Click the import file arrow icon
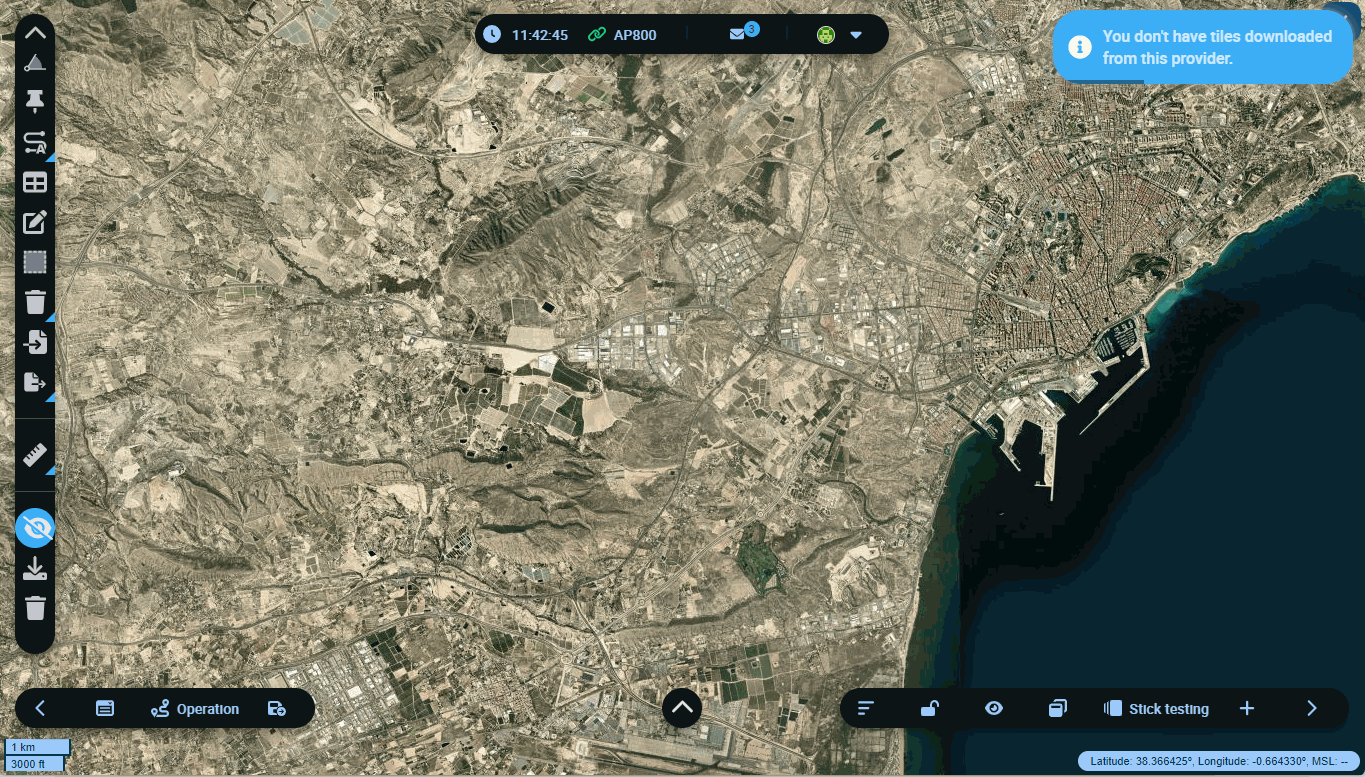1365x777 pixels. tap(35, 342)
